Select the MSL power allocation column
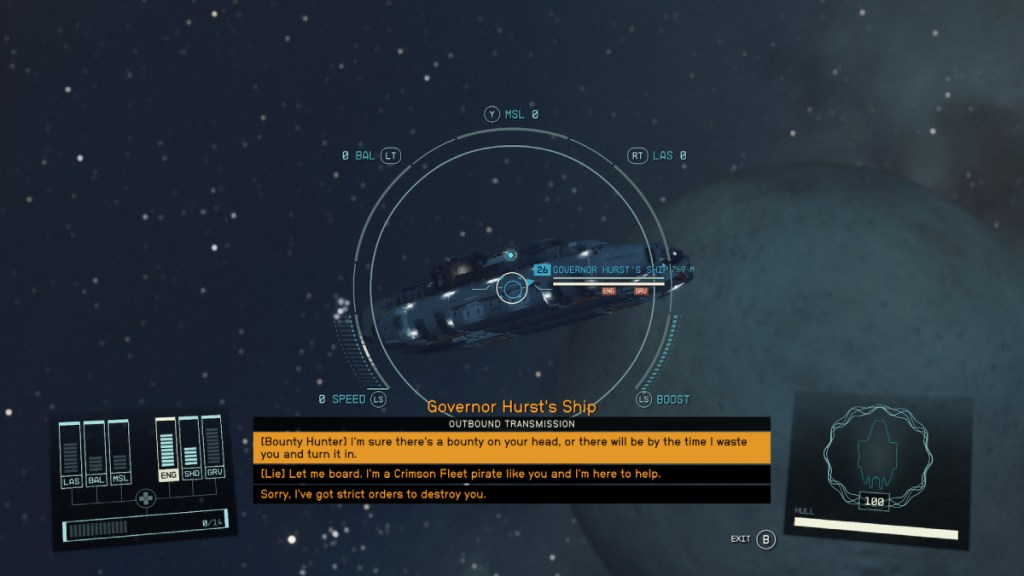The width and height of the screenshot is (1024, 576). coord(119,455)
